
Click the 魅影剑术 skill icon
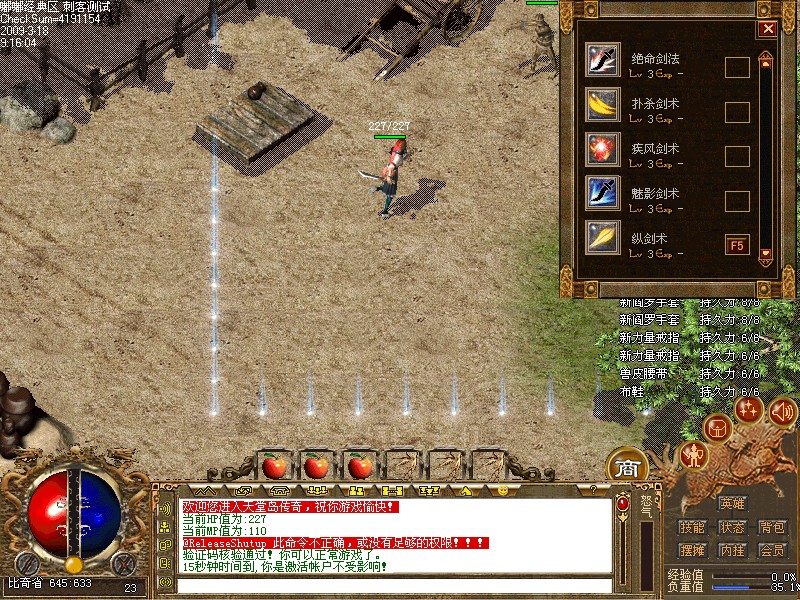(603, 193)
